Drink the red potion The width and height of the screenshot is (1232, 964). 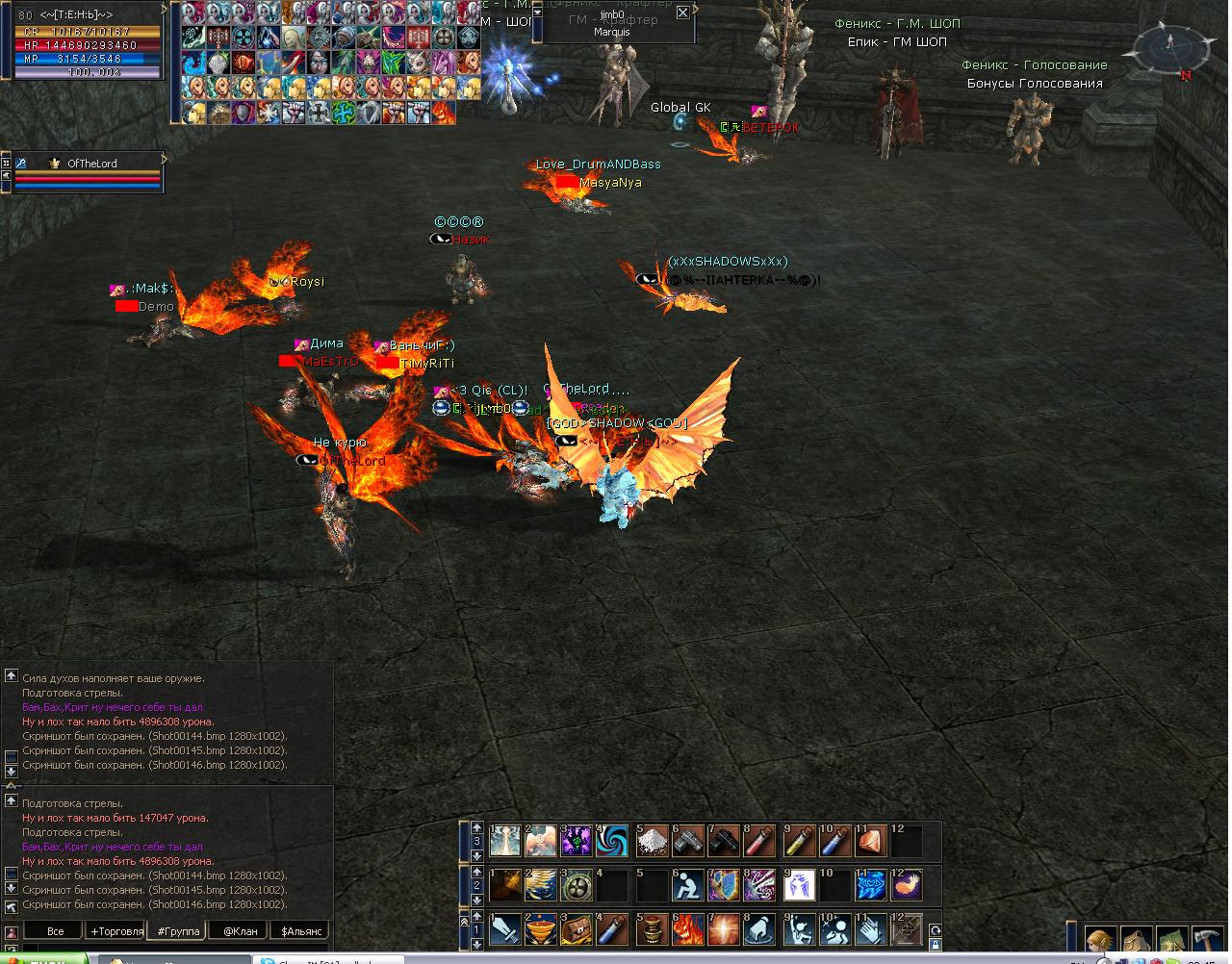pyautogui.click(x=760, y=841)
